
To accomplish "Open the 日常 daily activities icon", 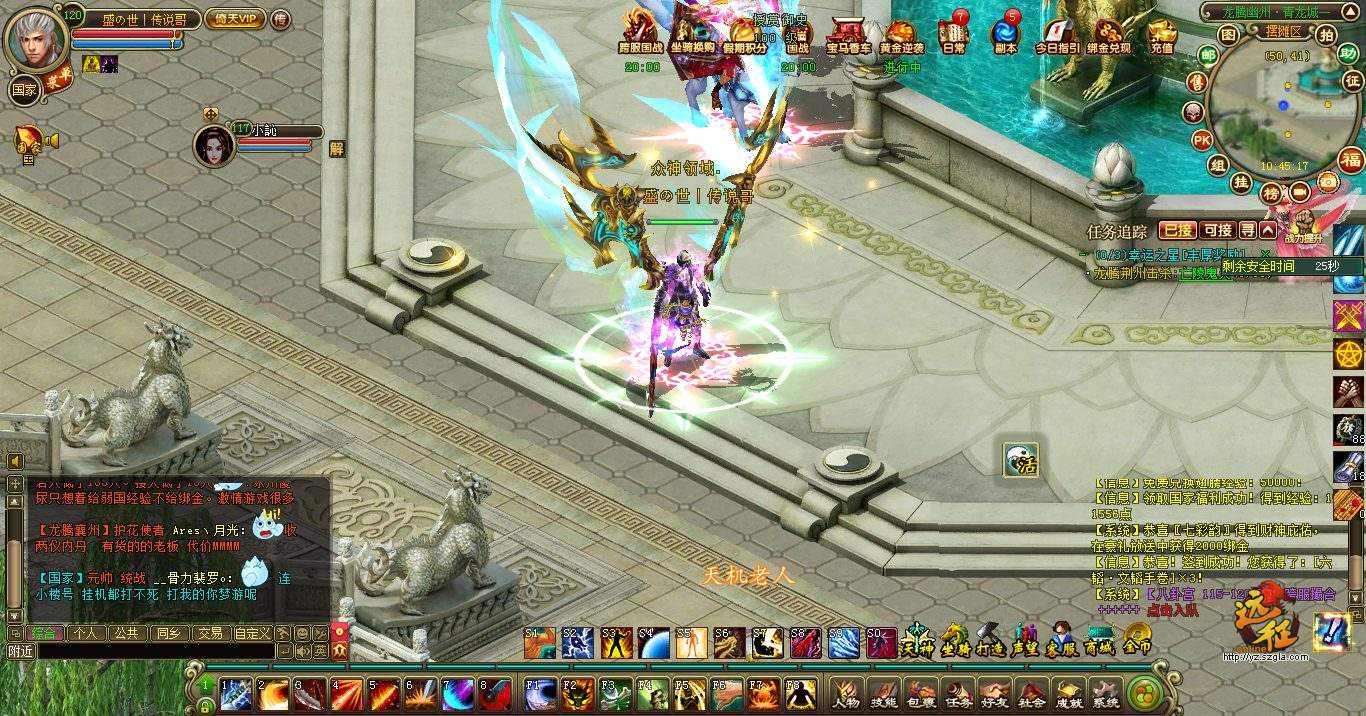I will coord(954,34).
